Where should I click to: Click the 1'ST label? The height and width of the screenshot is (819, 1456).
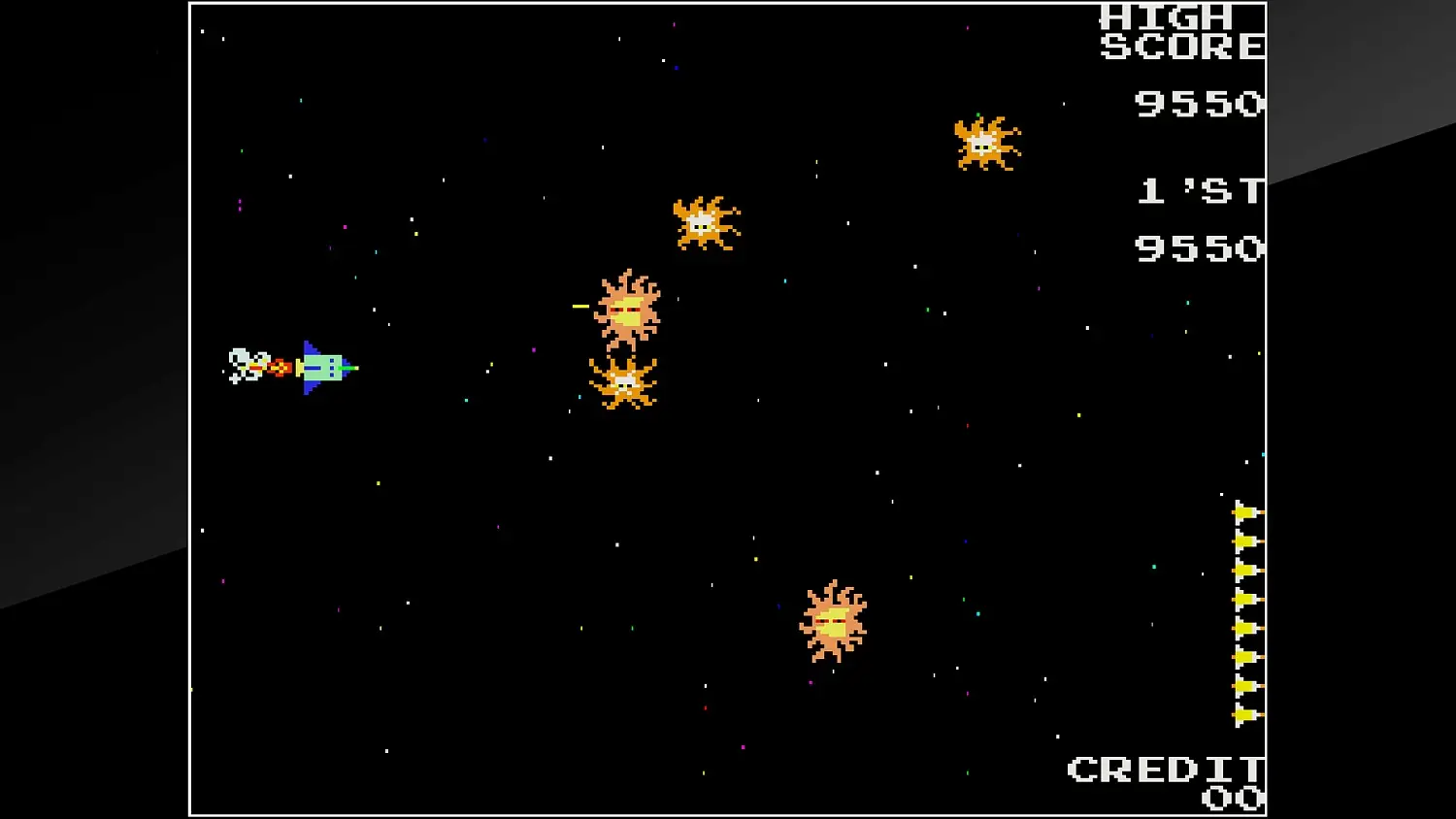click(1199, 191)
